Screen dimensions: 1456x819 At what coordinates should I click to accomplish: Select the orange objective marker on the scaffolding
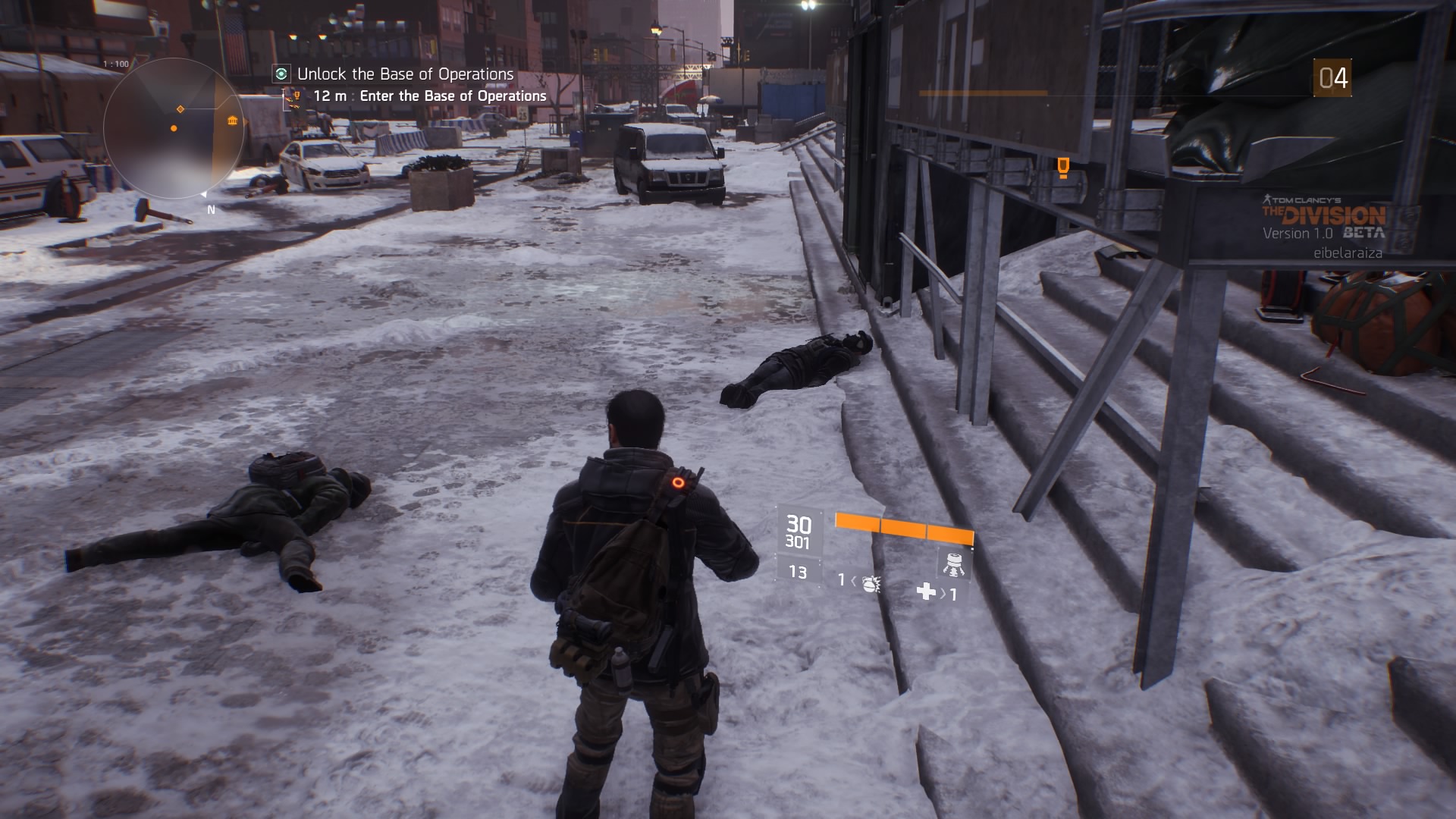(x=1063, y=167)
